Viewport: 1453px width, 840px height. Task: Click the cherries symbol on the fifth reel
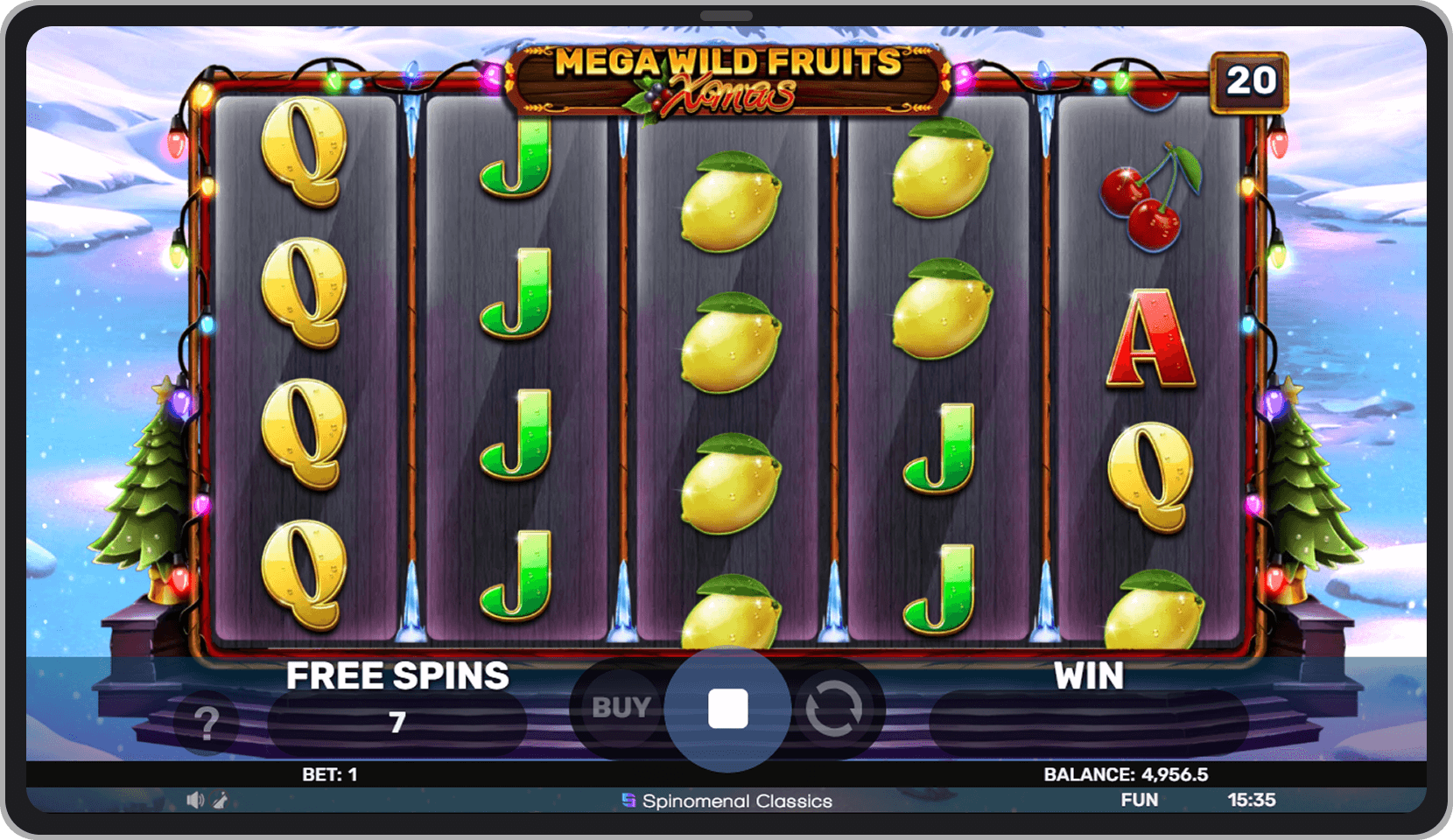click(x=1143, y=200)
